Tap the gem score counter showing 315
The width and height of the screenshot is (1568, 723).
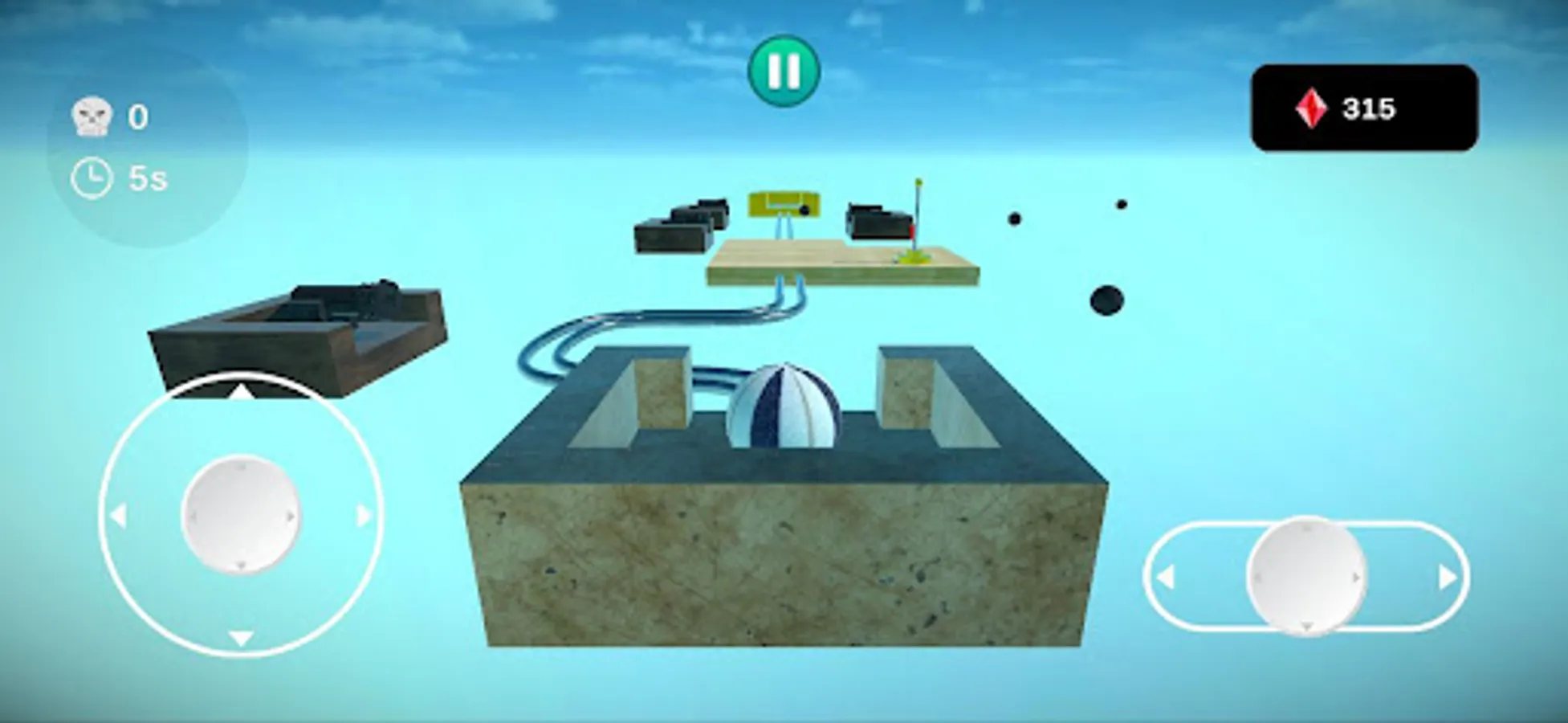(x=1369, y=105)
